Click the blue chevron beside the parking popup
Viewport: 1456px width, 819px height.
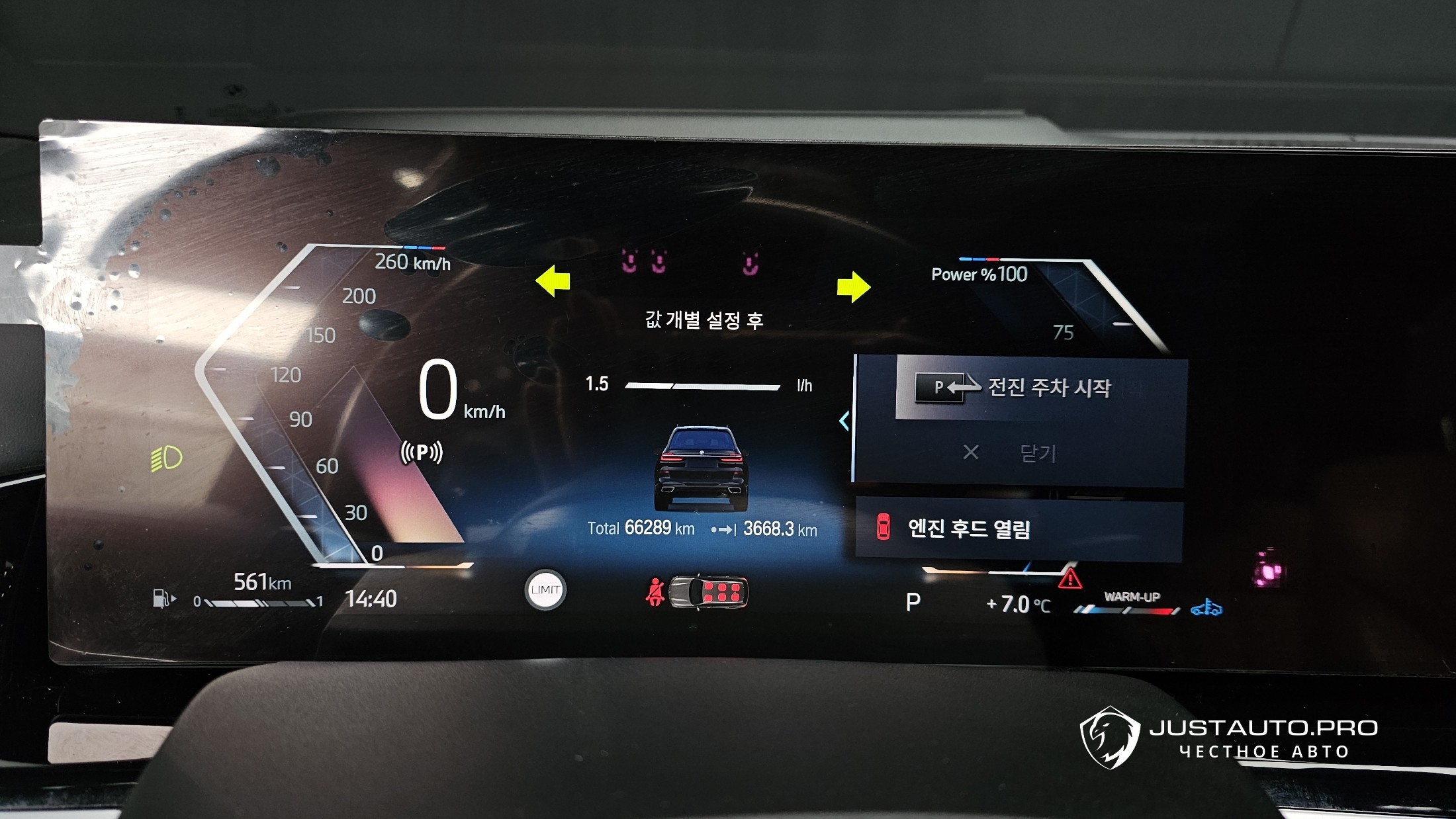[844, 421]
